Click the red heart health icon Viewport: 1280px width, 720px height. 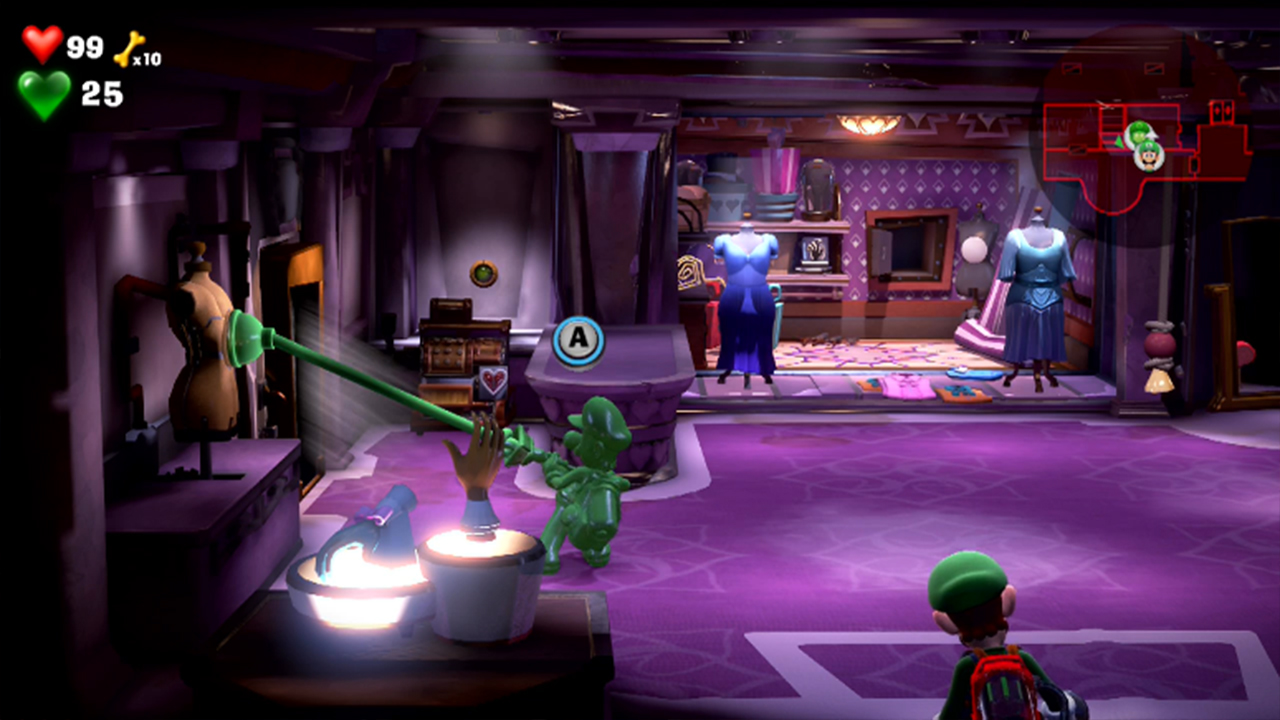point(42,43)
